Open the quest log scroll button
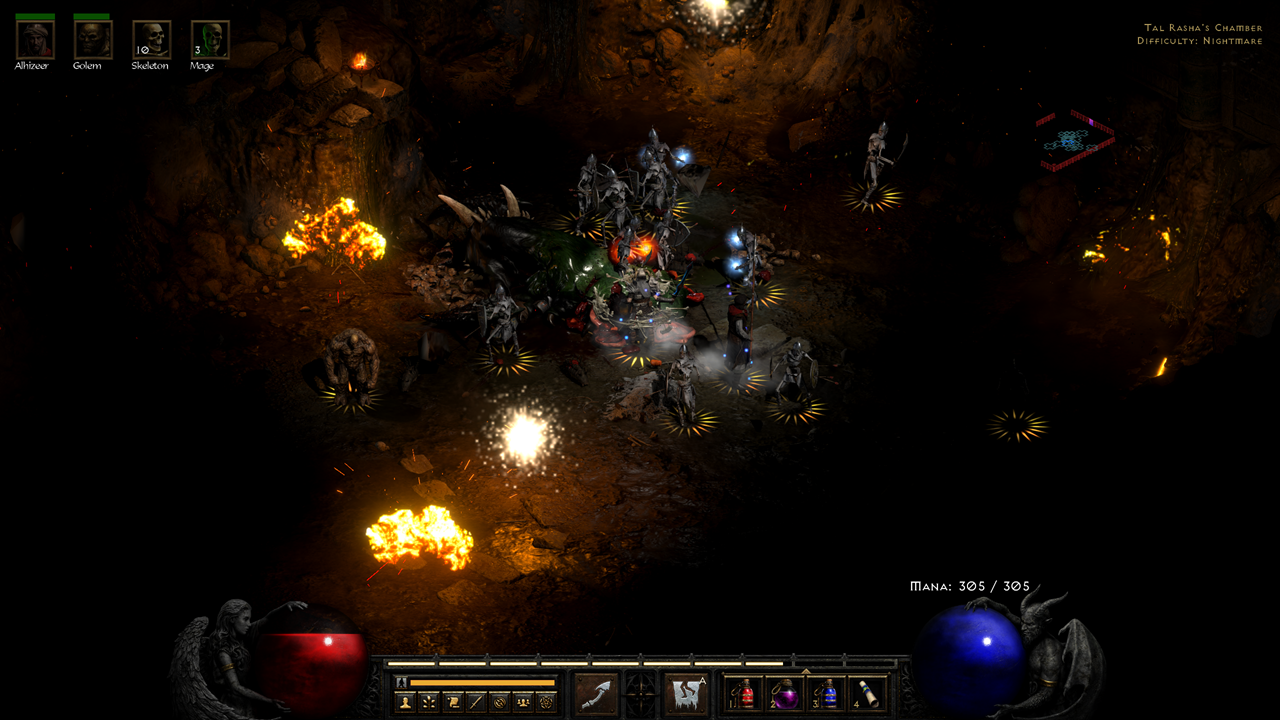 [x=452, y=702]
